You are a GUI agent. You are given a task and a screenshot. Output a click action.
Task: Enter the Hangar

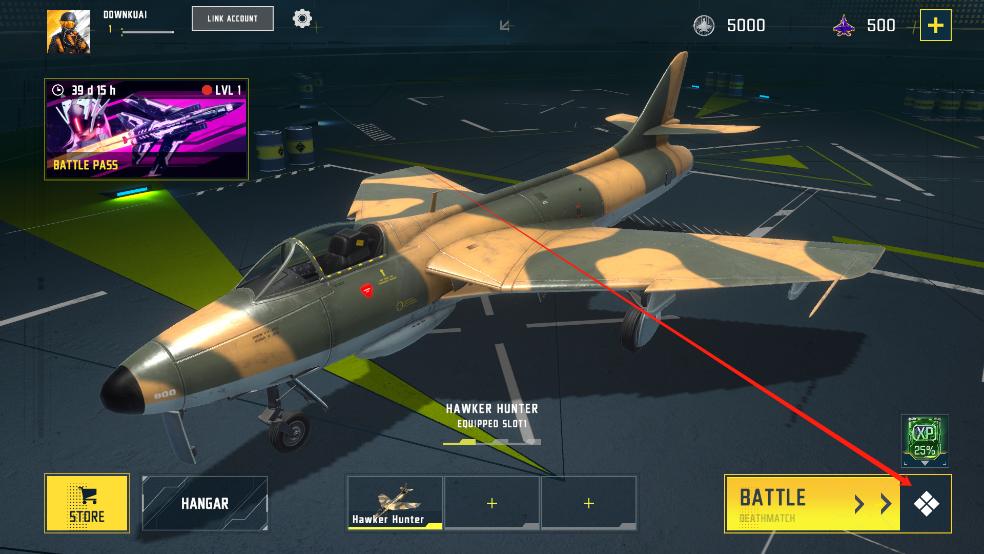(x=205, y=503)
